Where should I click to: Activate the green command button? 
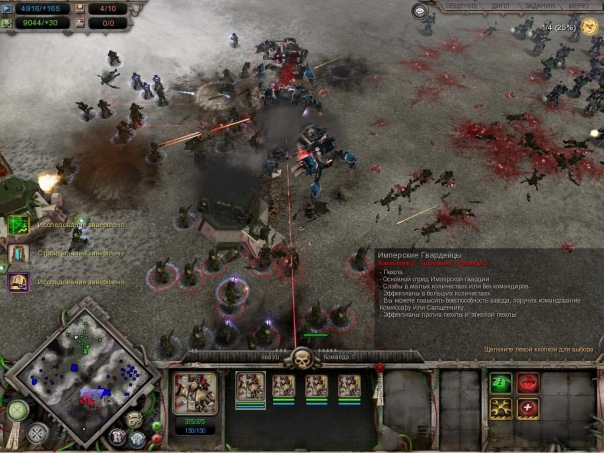(x=500, y=383)
